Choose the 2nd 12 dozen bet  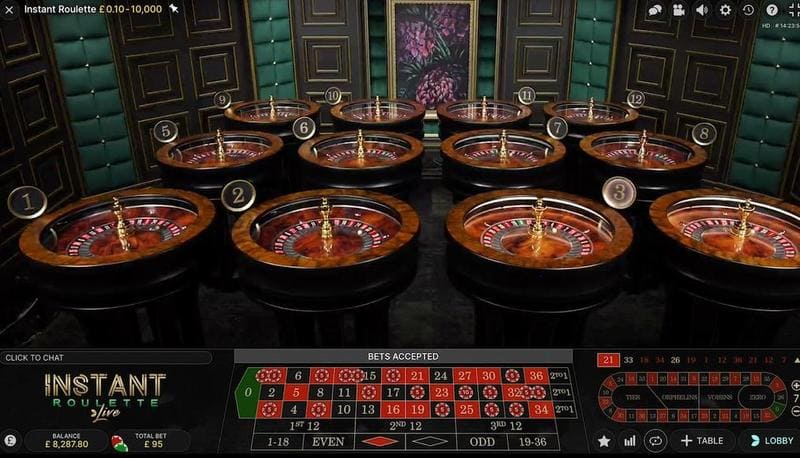click(404, 425)
